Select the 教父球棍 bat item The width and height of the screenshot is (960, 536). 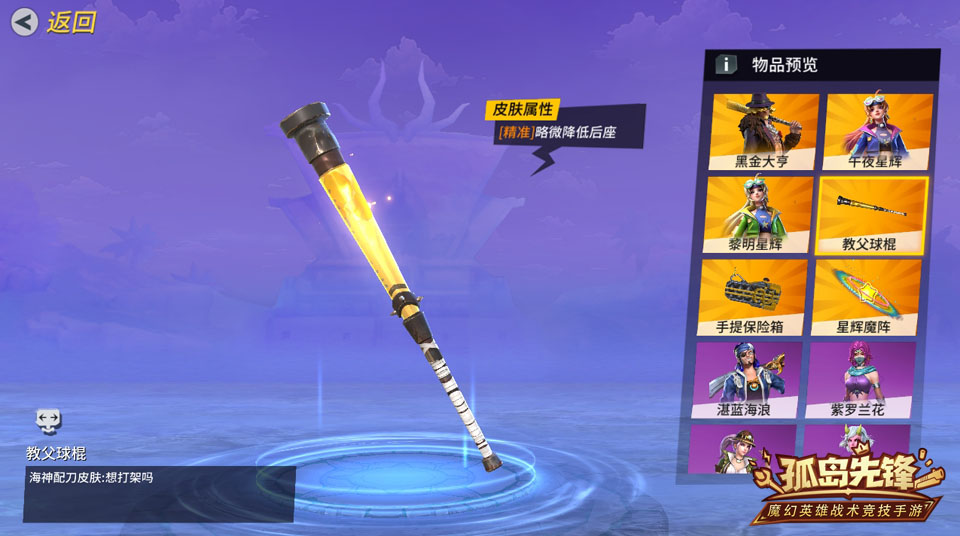(872, 214)
